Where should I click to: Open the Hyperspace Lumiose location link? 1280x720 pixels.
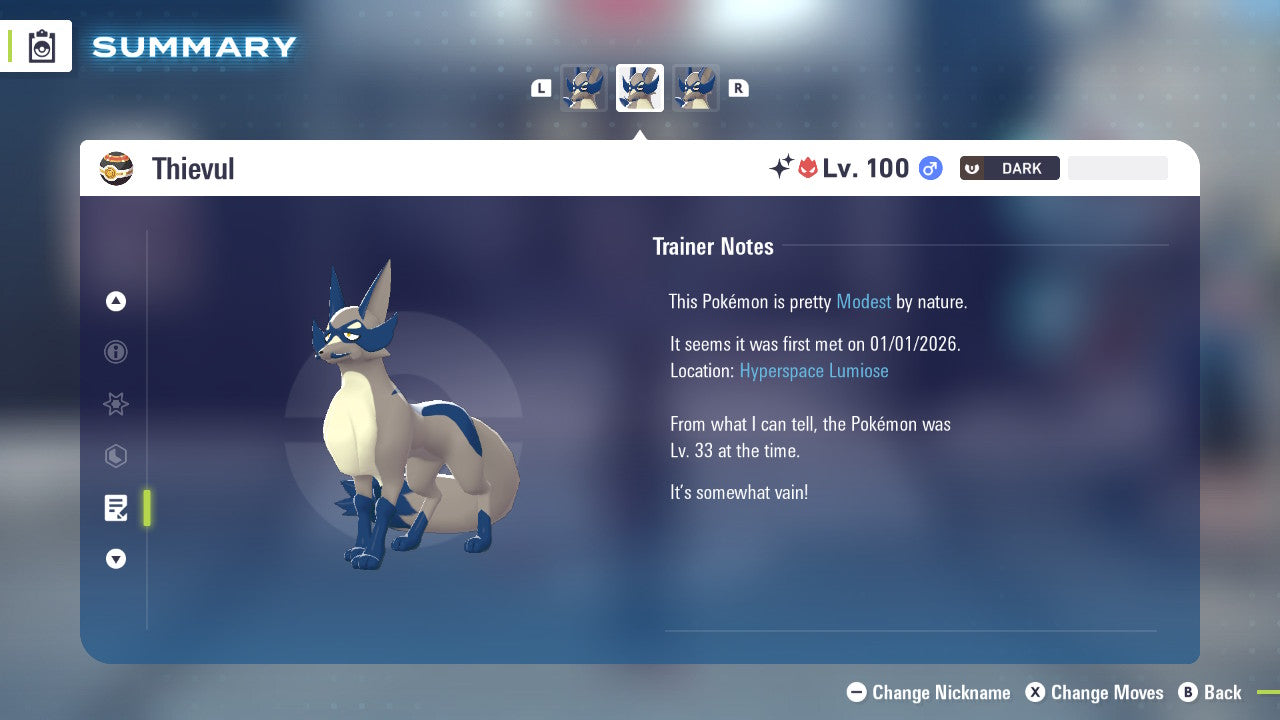coord(814,370)
